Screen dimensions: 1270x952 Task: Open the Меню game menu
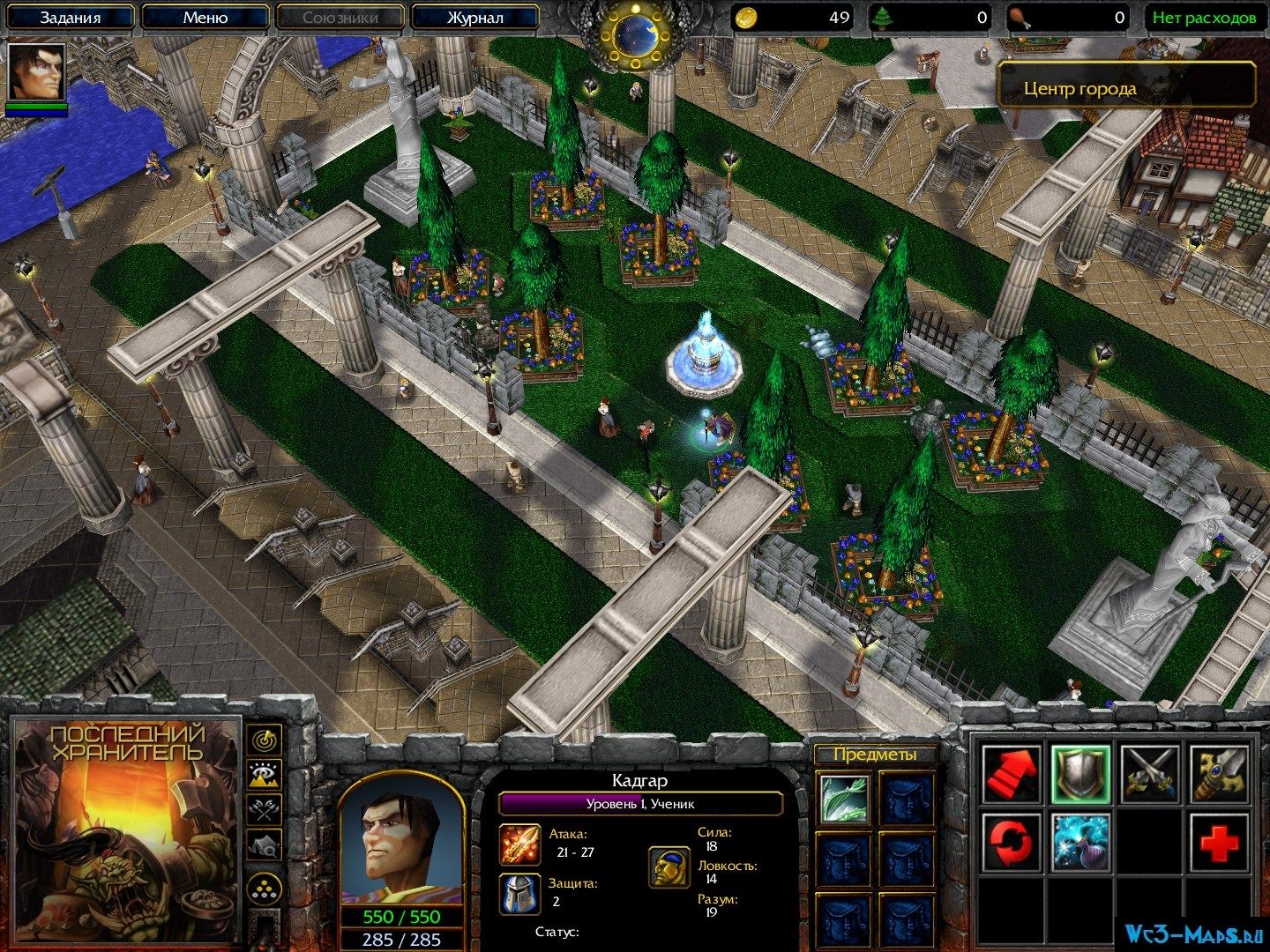tap(205, 18)
